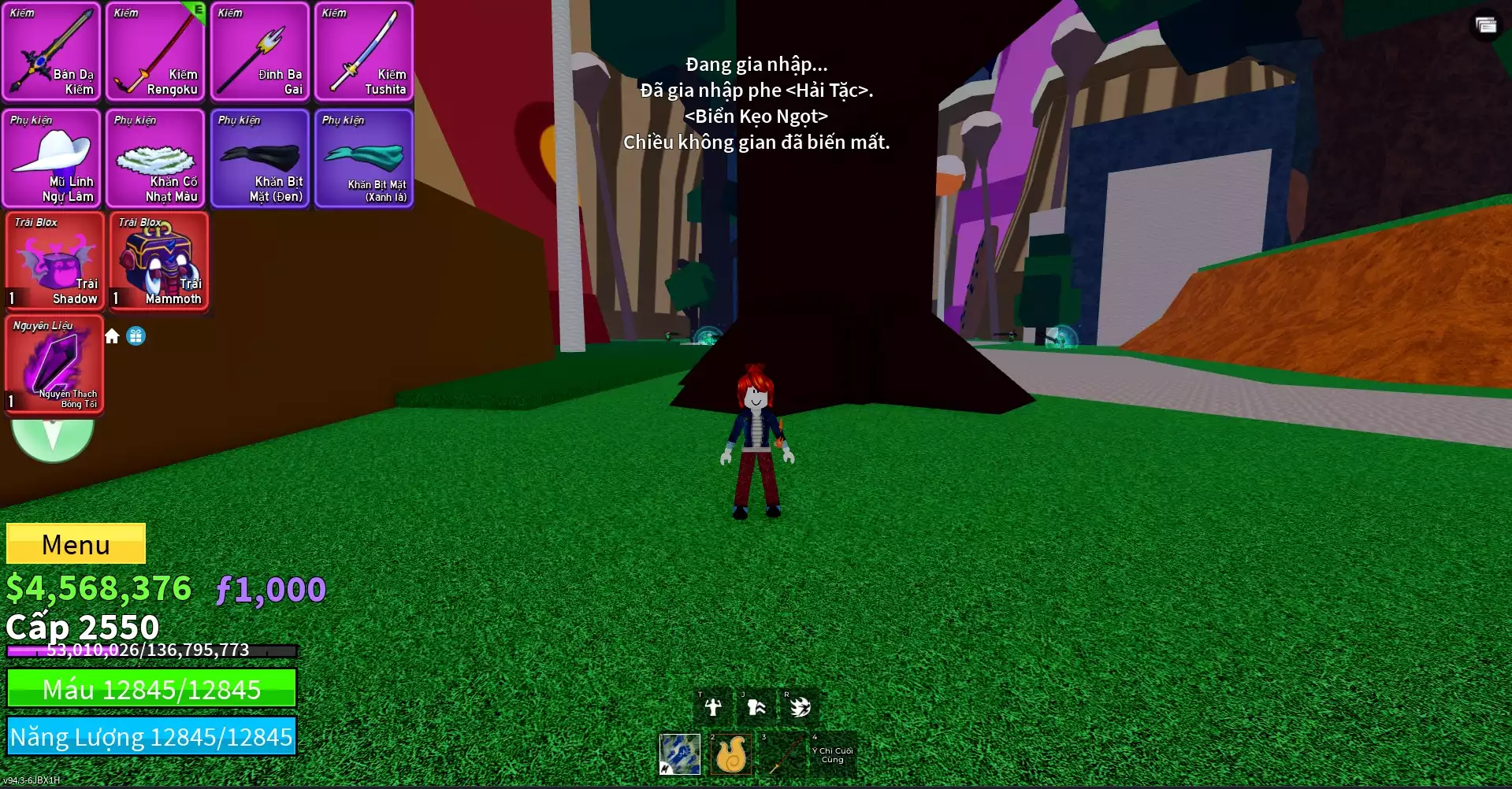
Task: Select the Ý Chí Cuối Cùng hotbar slot
Action: [832, 754]
